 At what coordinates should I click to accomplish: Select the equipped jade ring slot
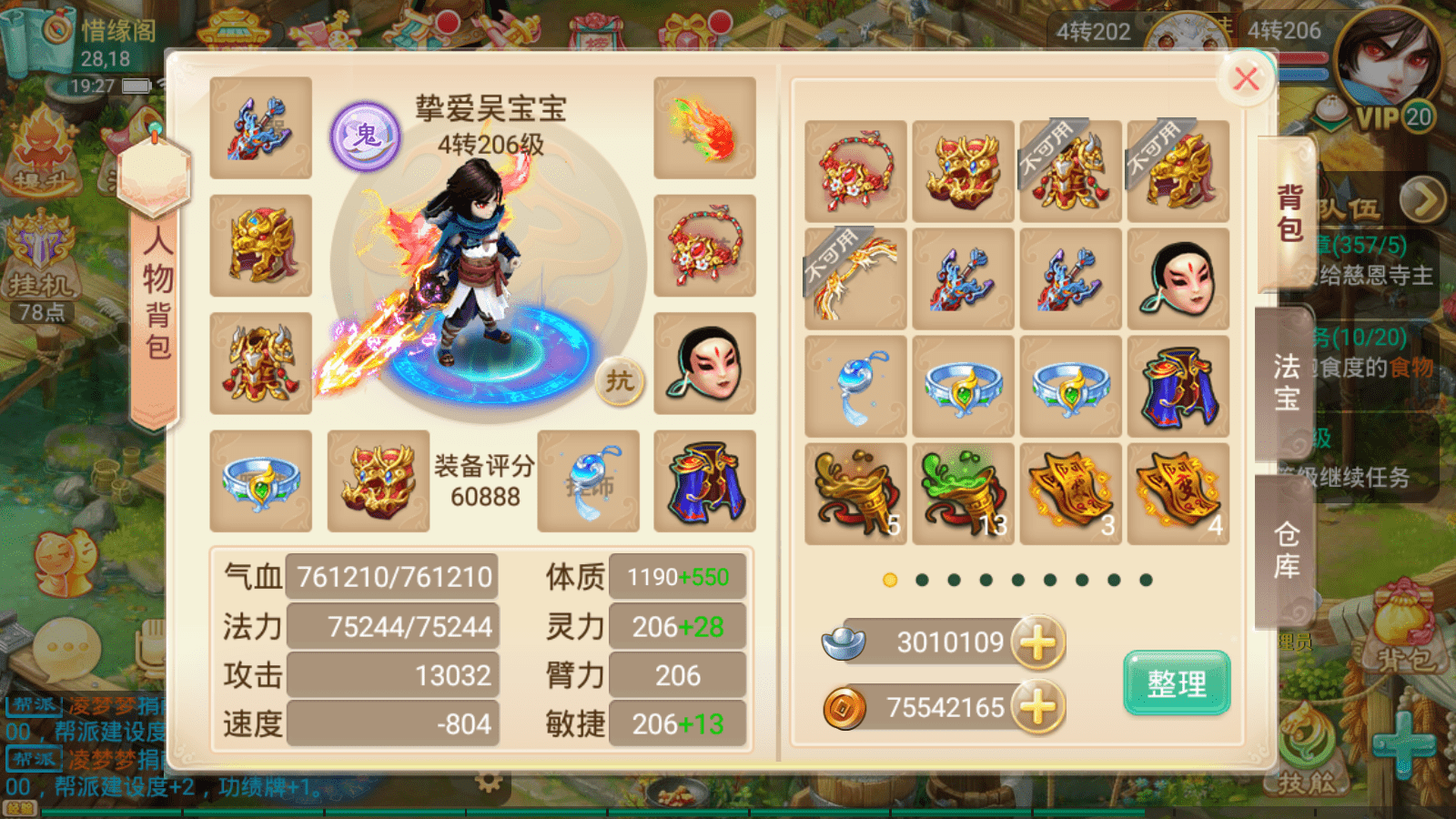point(261,481)
